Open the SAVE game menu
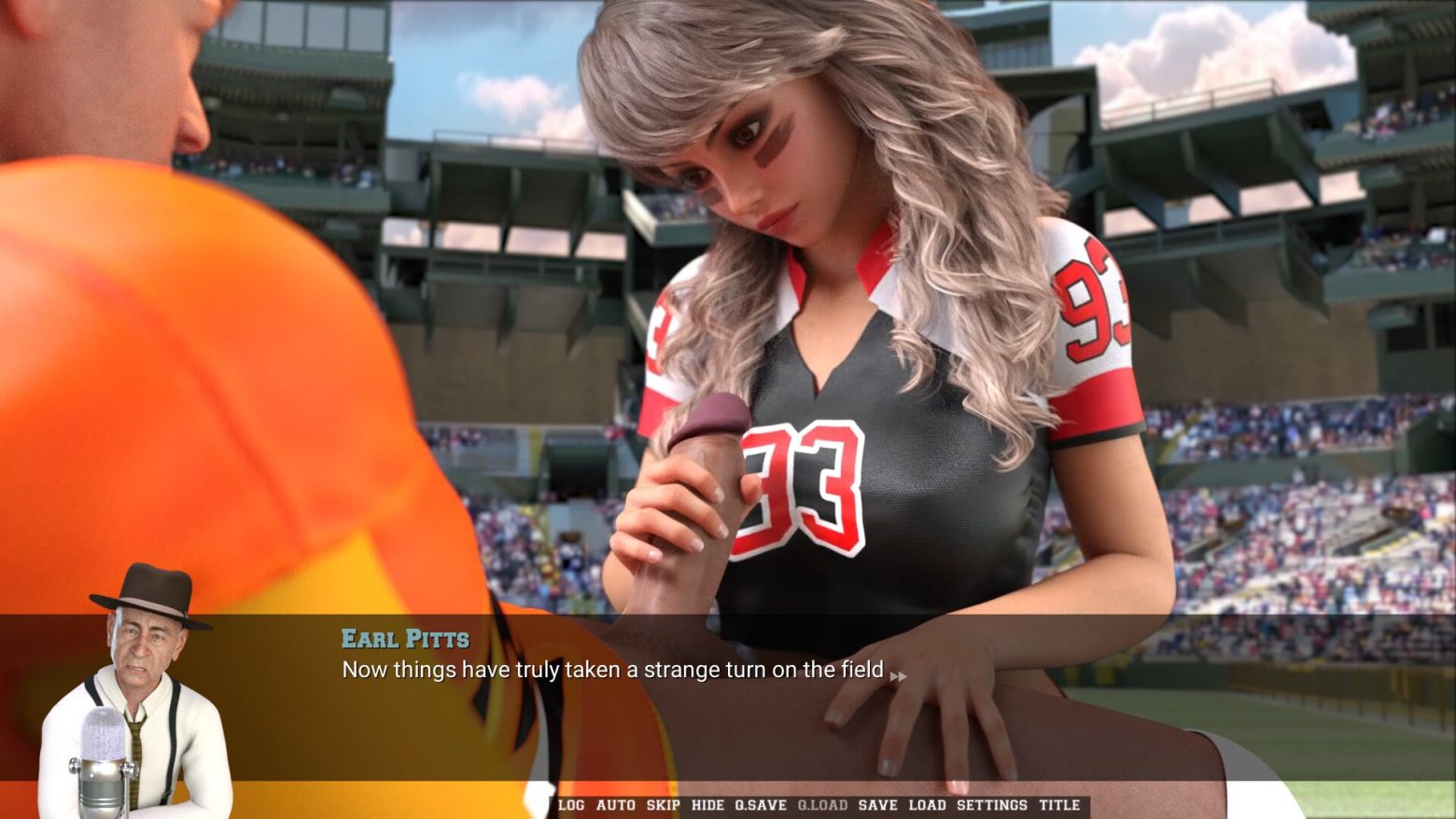 tap(877, 805)
